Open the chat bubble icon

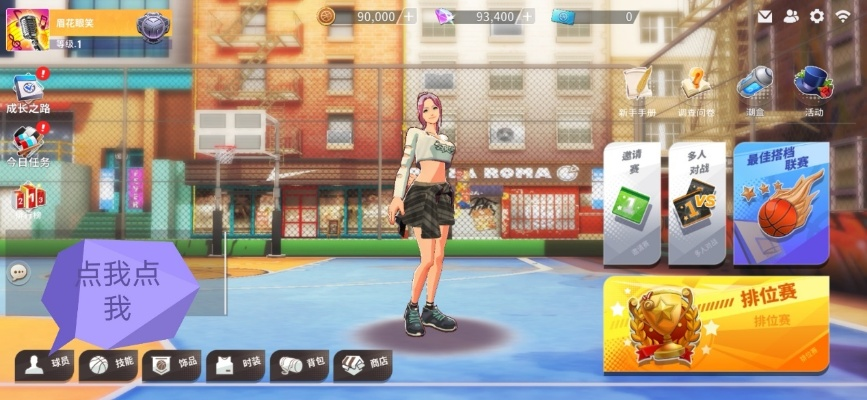point(18,272)
